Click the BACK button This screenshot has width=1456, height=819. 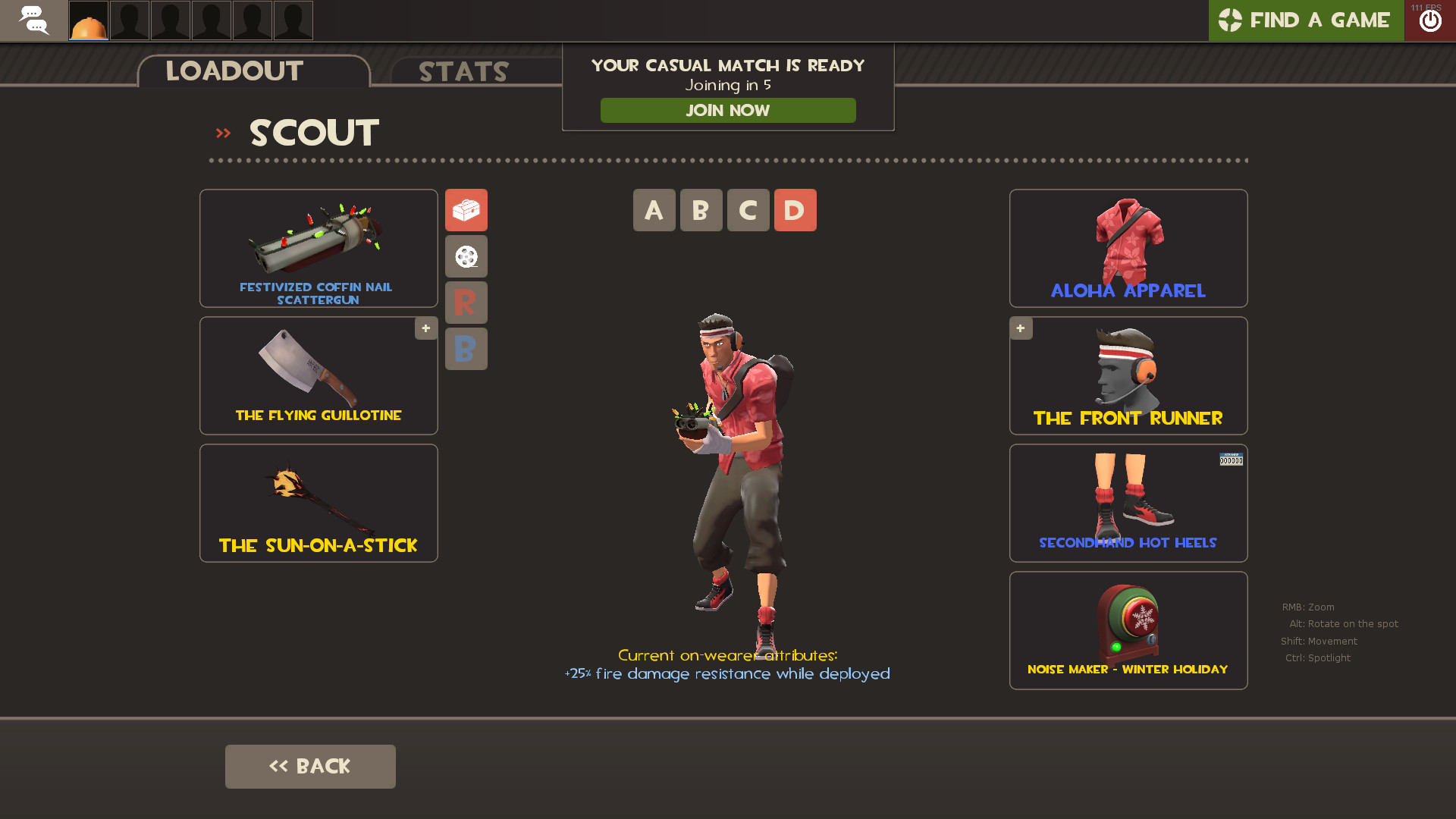(x=310, y=766)
